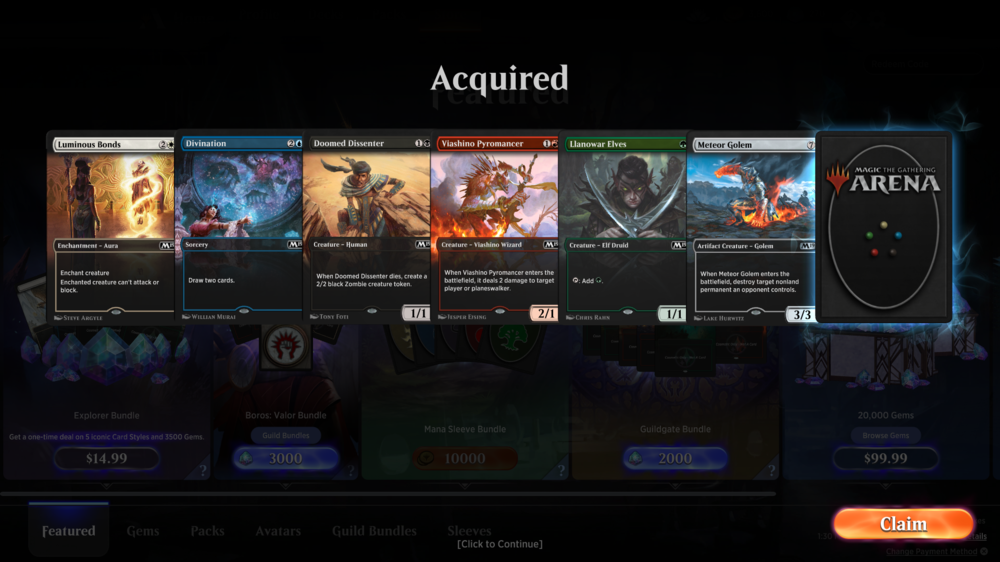Select the Luminous Bonds card

point(111,228)
